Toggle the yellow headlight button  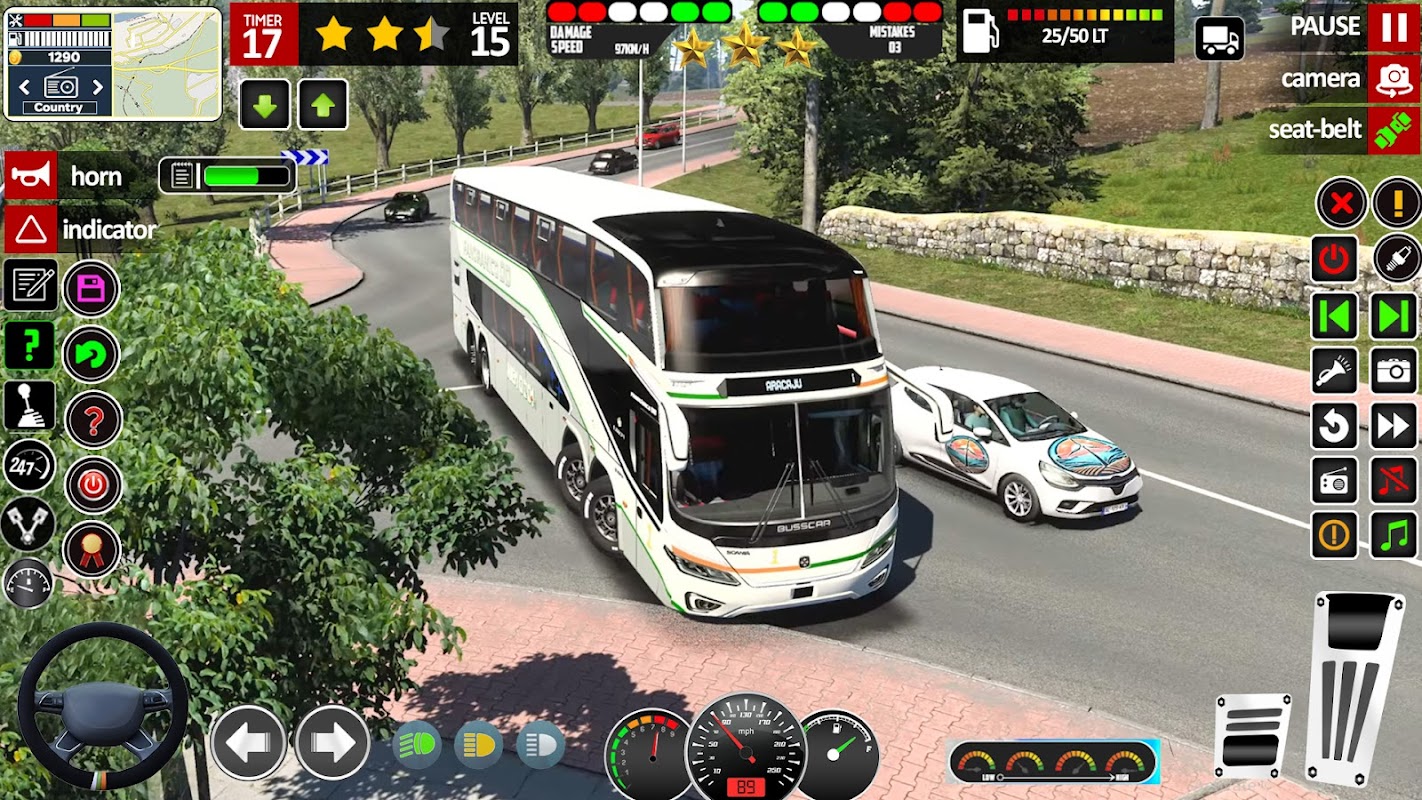(479, 745)
